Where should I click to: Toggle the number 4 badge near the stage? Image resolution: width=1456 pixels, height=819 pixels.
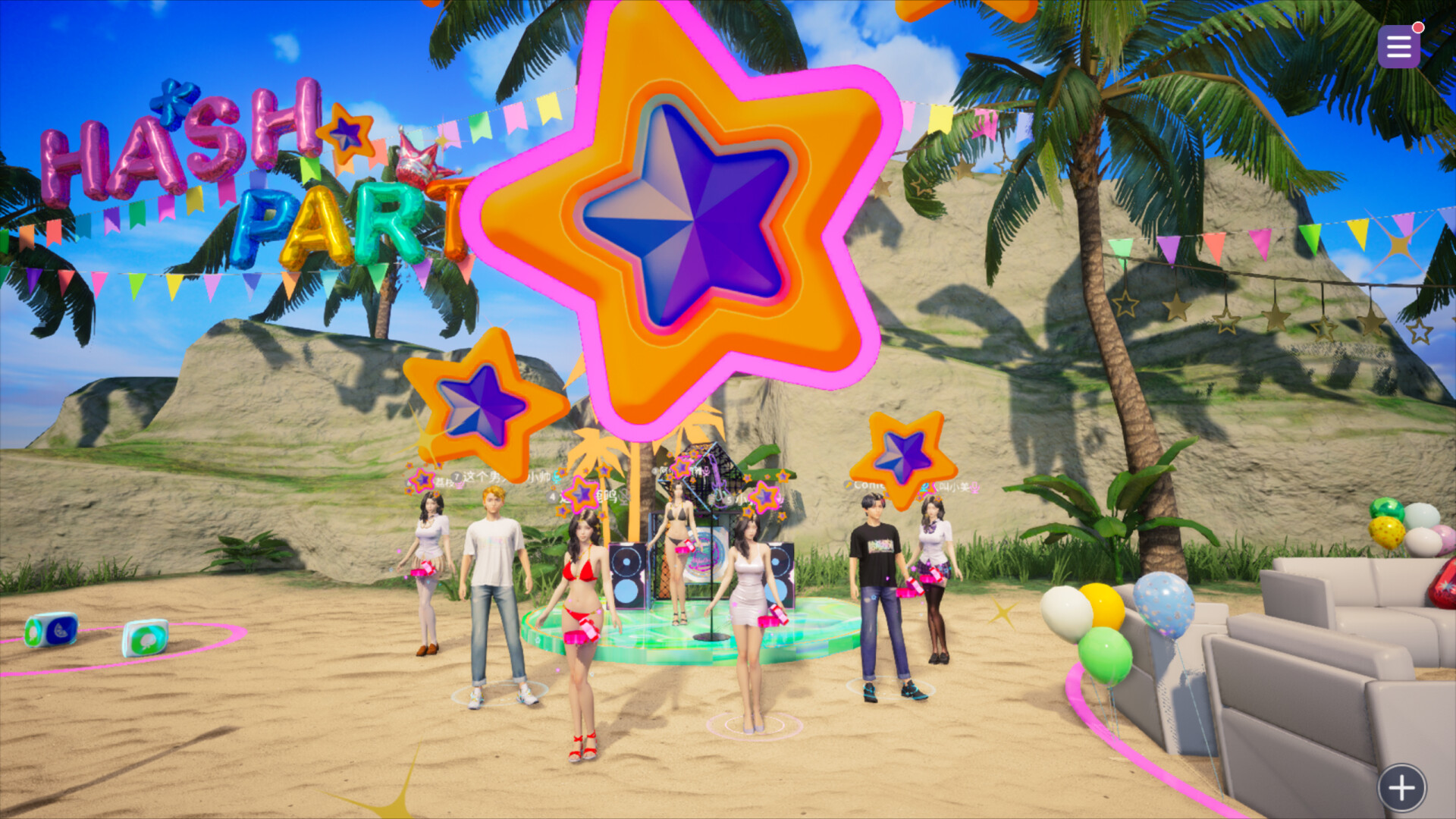(554, 495)
